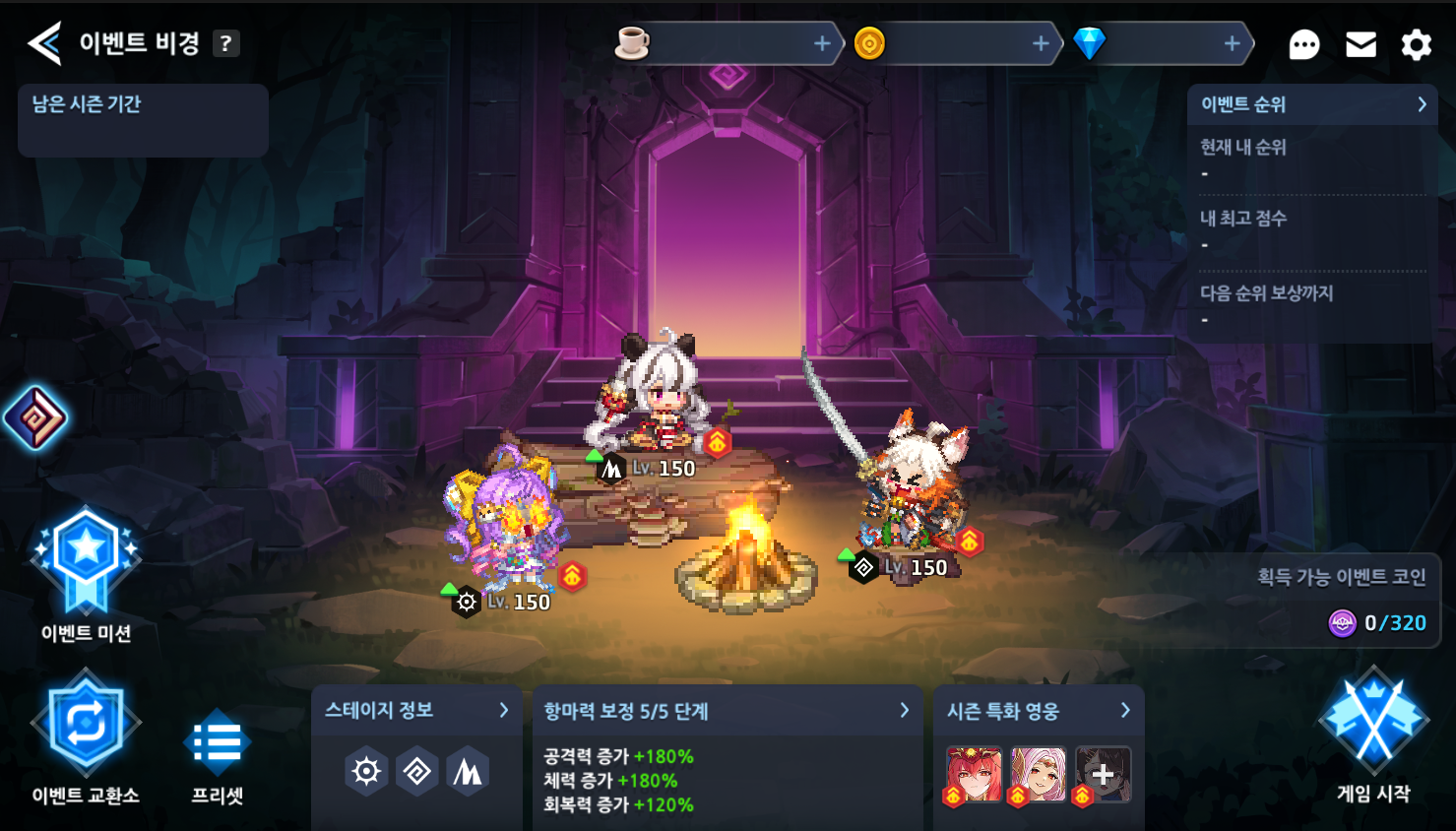Select the pink-haired season hero portrait
Screen dimensions: 1456x831
pyautogui.click(x=1039, y=774)
